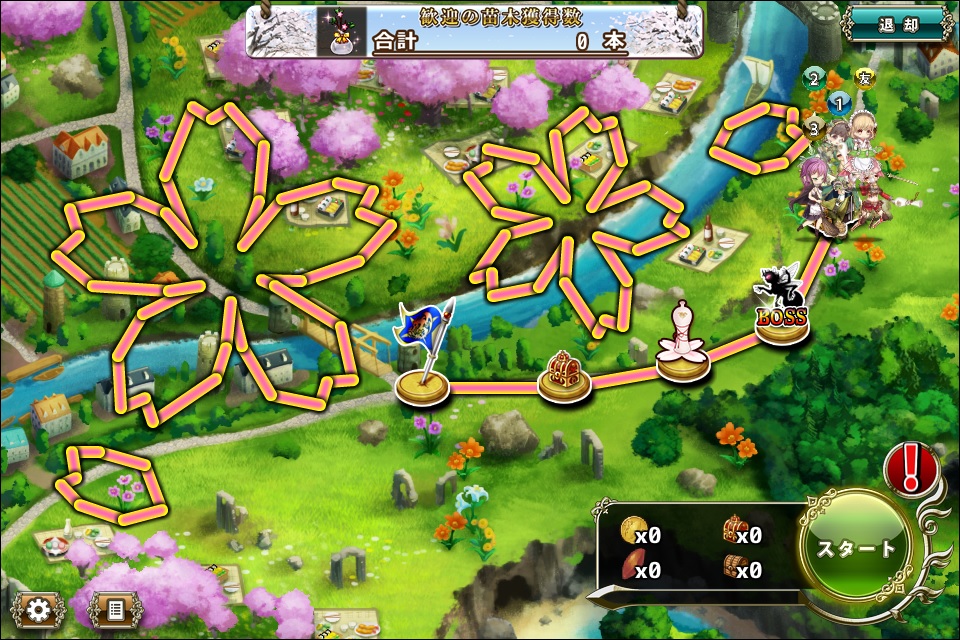Open the gear settings icon
The height and width of the screenshot is (640, 960).
(39, 608)
